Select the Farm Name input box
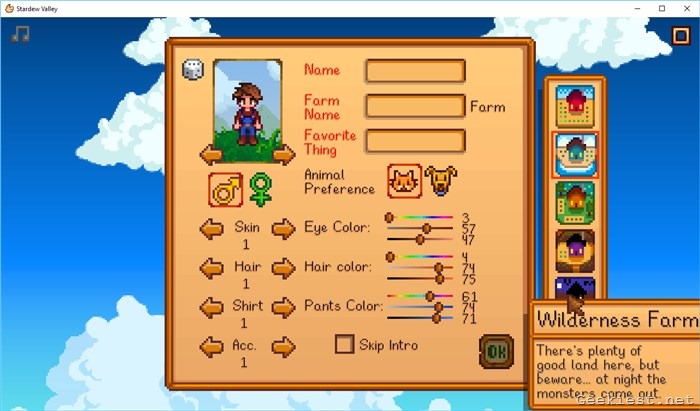 coord(415,106)
